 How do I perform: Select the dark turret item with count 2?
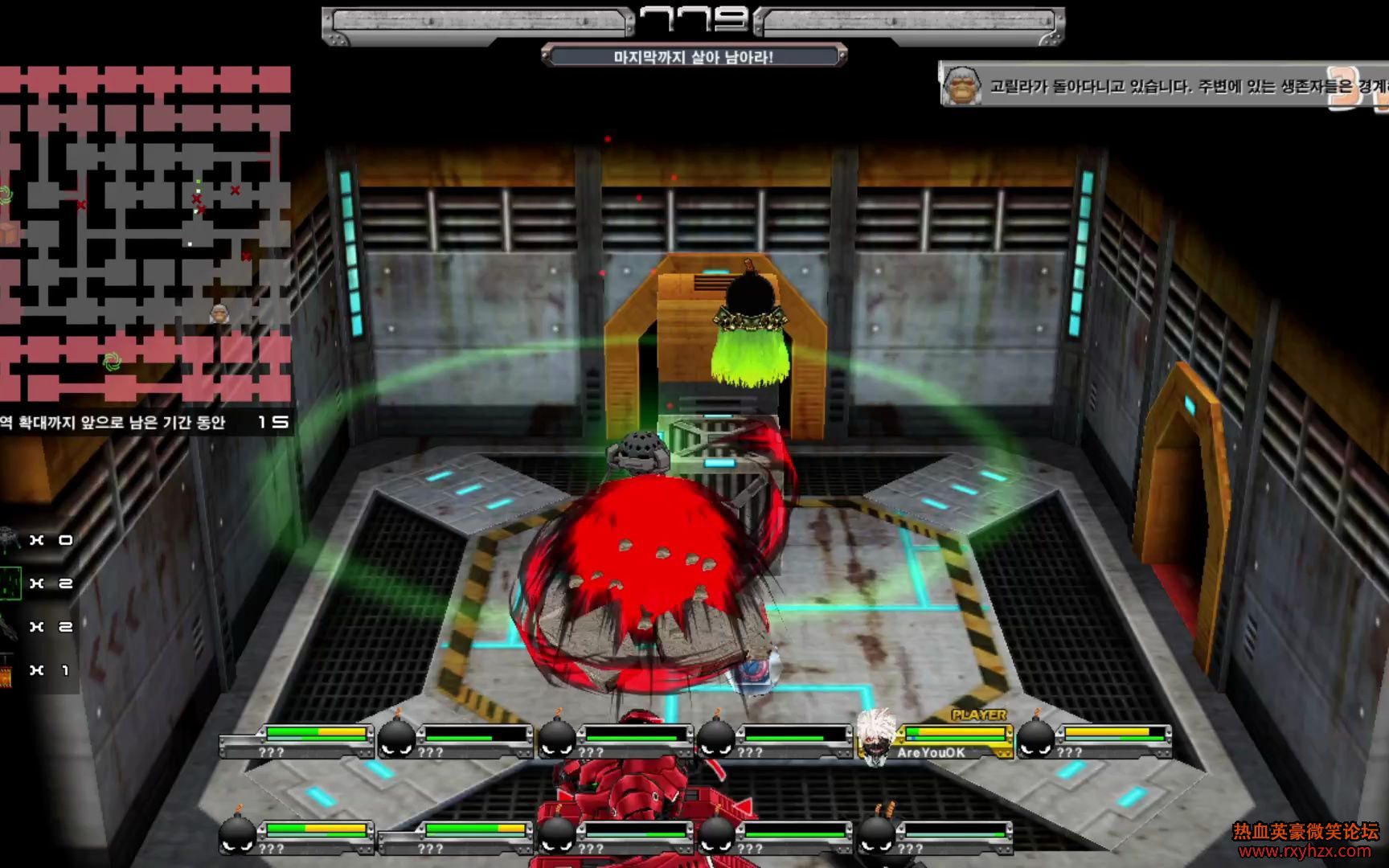point(8,626)
